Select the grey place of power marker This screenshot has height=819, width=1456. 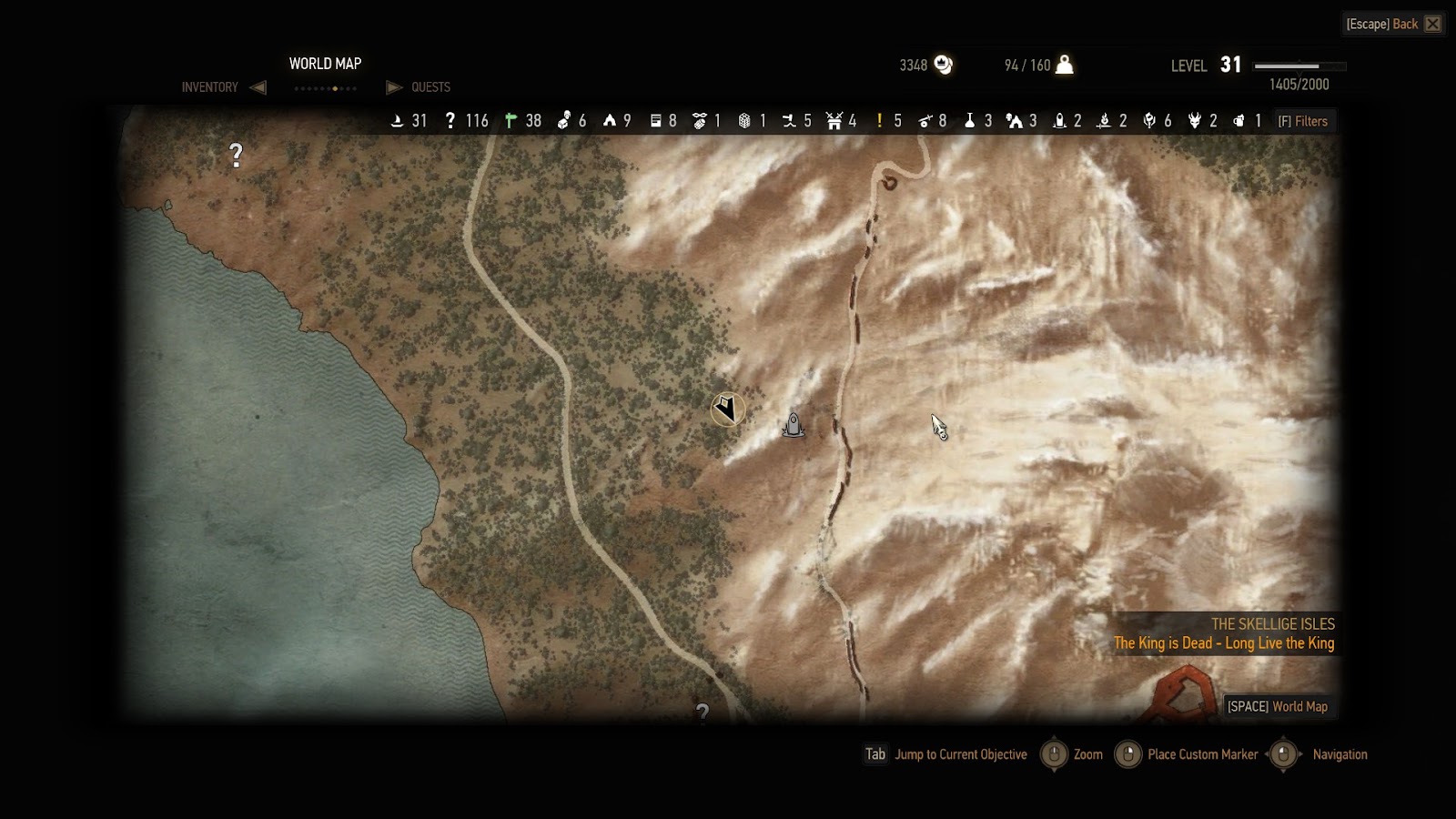tap(794, 425)
